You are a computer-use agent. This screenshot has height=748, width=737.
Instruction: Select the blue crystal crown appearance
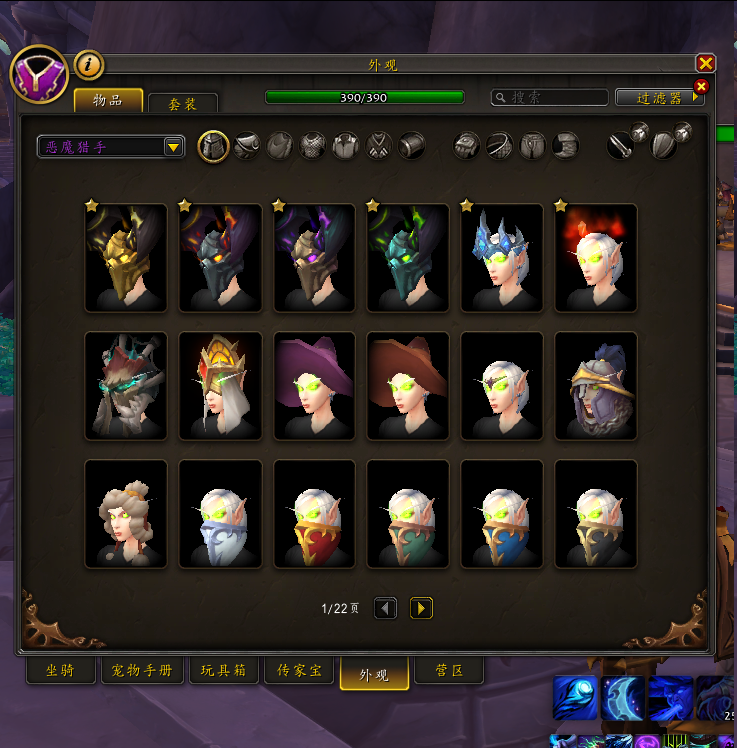502,258
